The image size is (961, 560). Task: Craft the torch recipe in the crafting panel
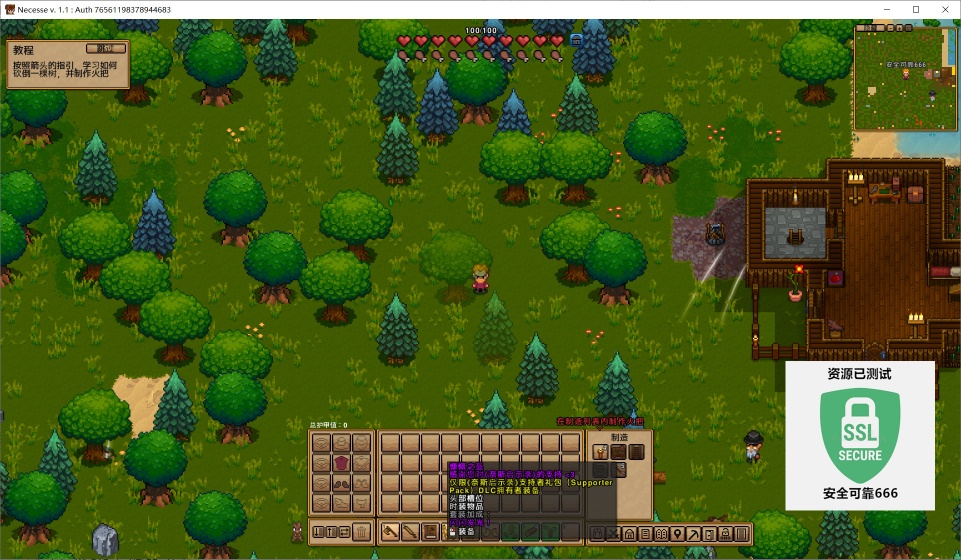[x=600, y=452]
